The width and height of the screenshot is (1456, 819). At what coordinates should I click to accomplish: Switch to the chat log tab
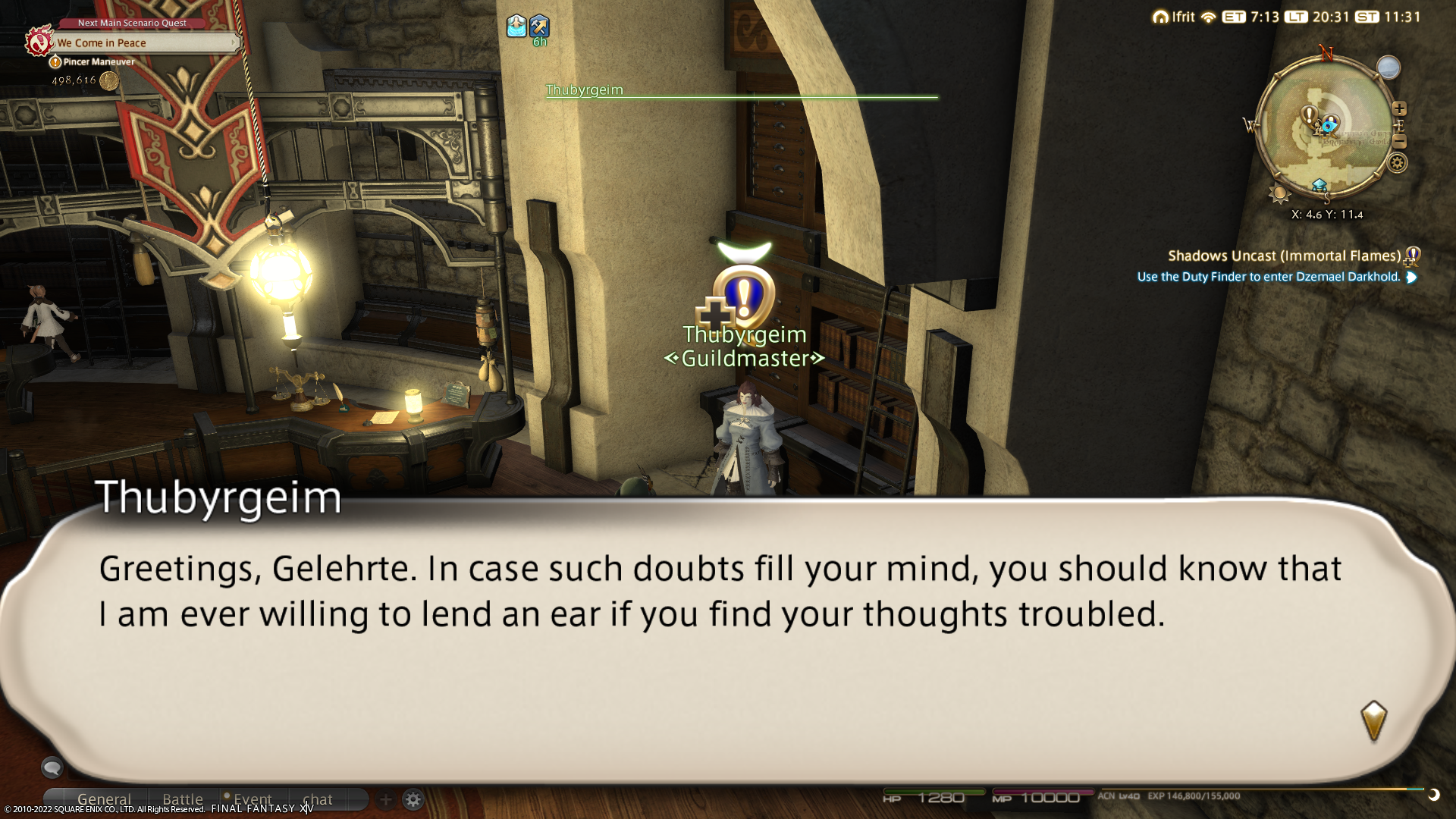318,799
